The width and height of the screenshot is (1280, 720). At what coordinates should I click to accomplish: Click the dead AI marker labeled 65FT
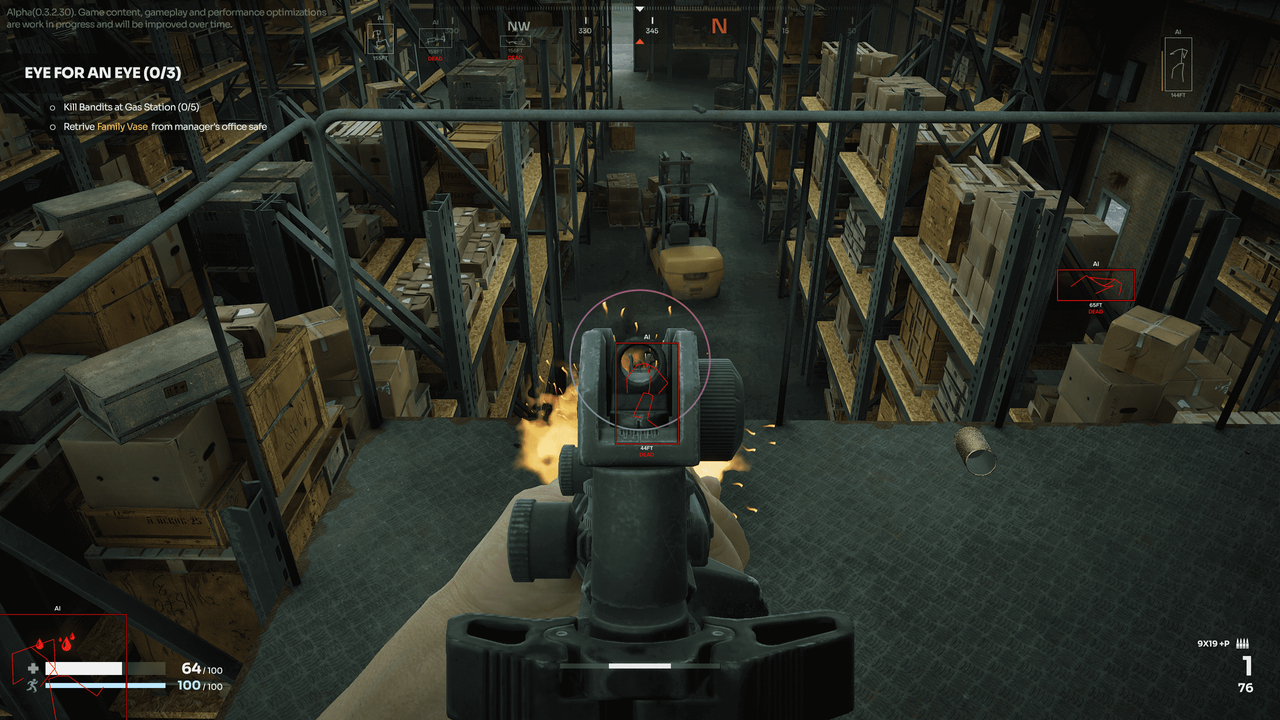coord(1097,284)
